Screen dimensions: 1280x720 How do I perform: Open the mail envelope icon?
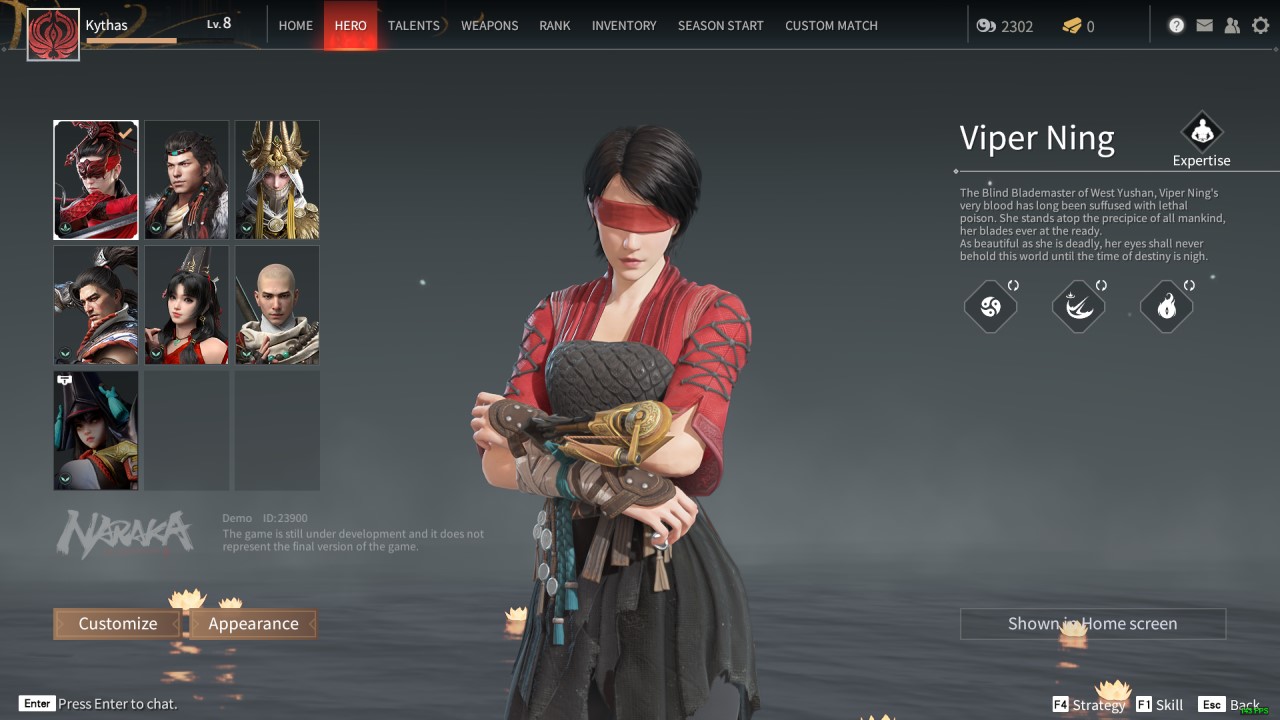click(1204, 26)
